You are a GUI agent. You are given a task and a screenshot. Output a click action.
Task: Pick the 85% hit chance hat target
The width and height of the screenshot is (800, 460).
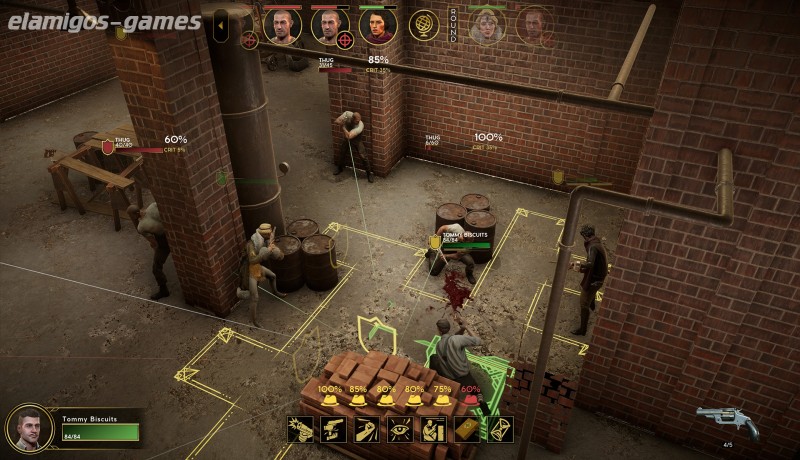click(x=358, y=397)
